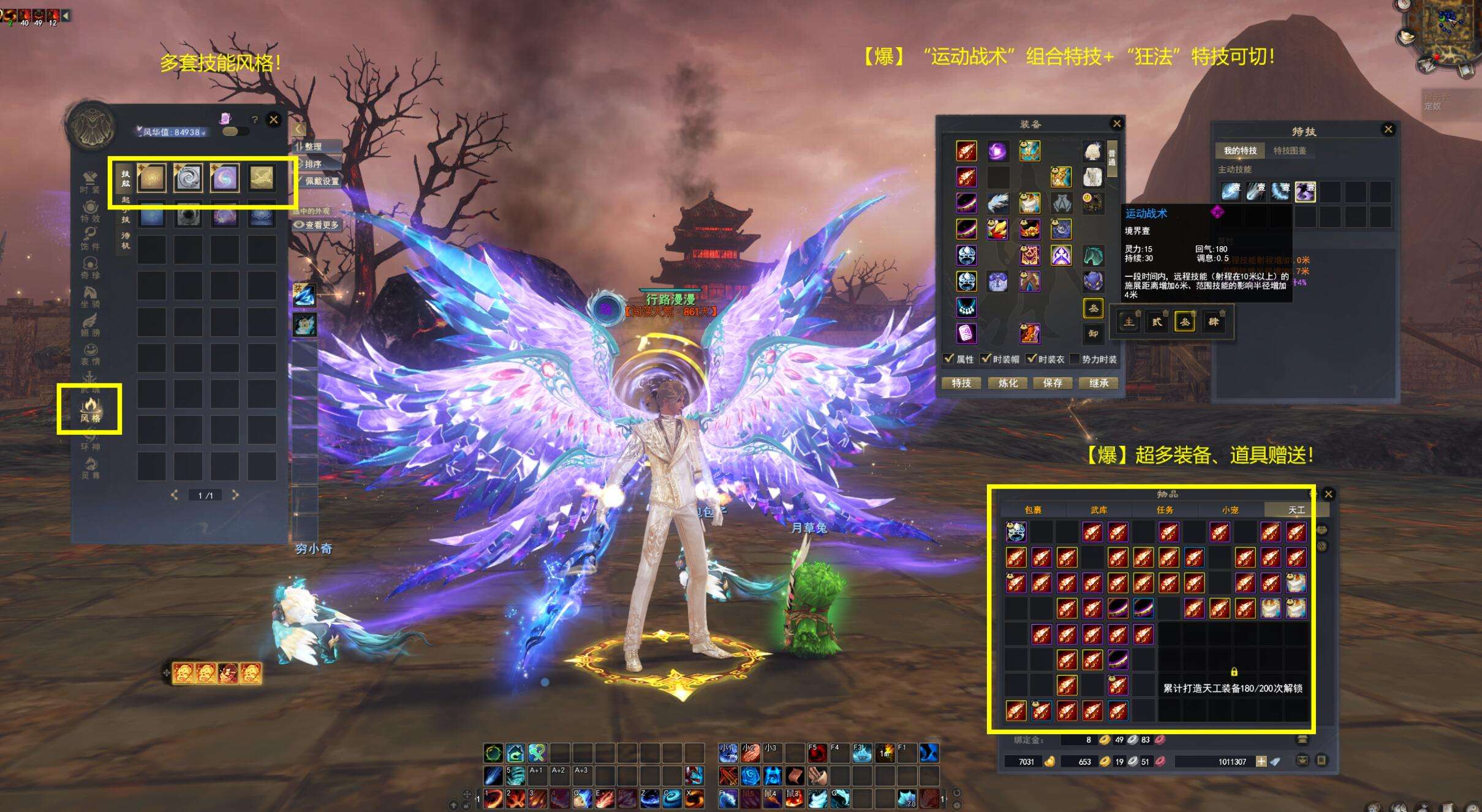
Task: Select the 风格 style category
Action: point(90,410)
